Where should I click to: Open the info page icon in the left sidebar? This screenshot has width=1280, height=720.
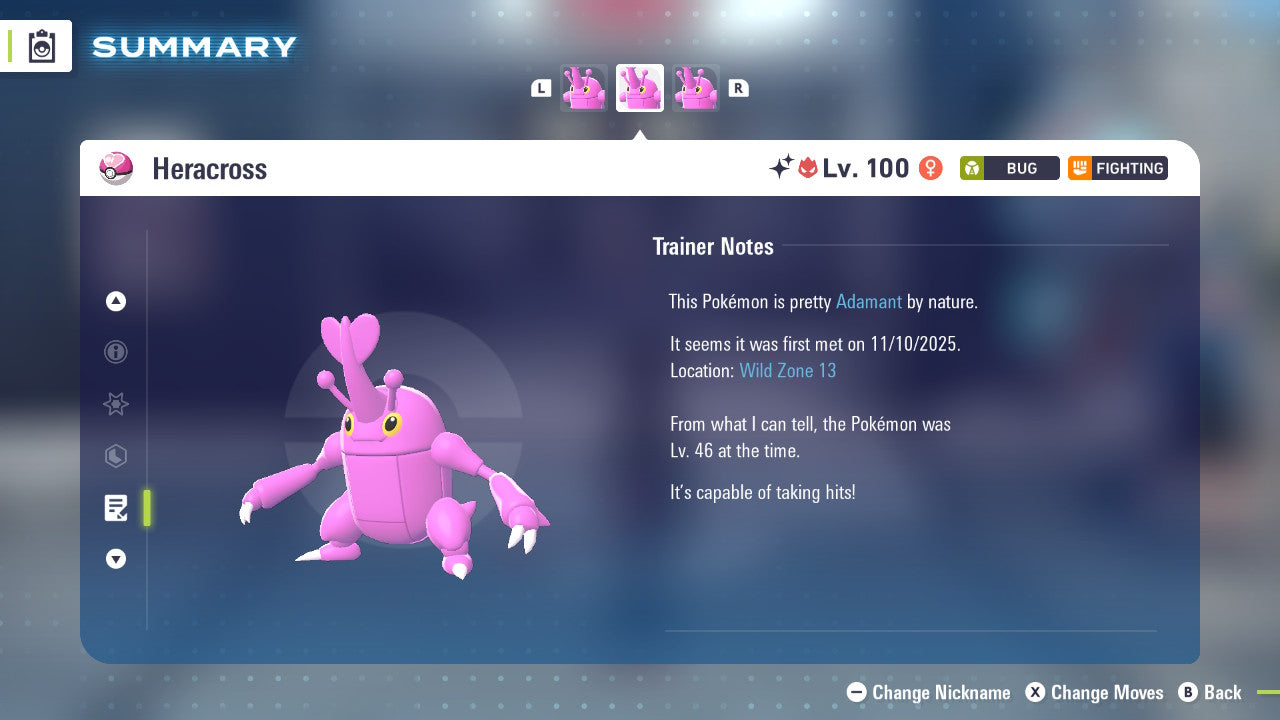116,353
